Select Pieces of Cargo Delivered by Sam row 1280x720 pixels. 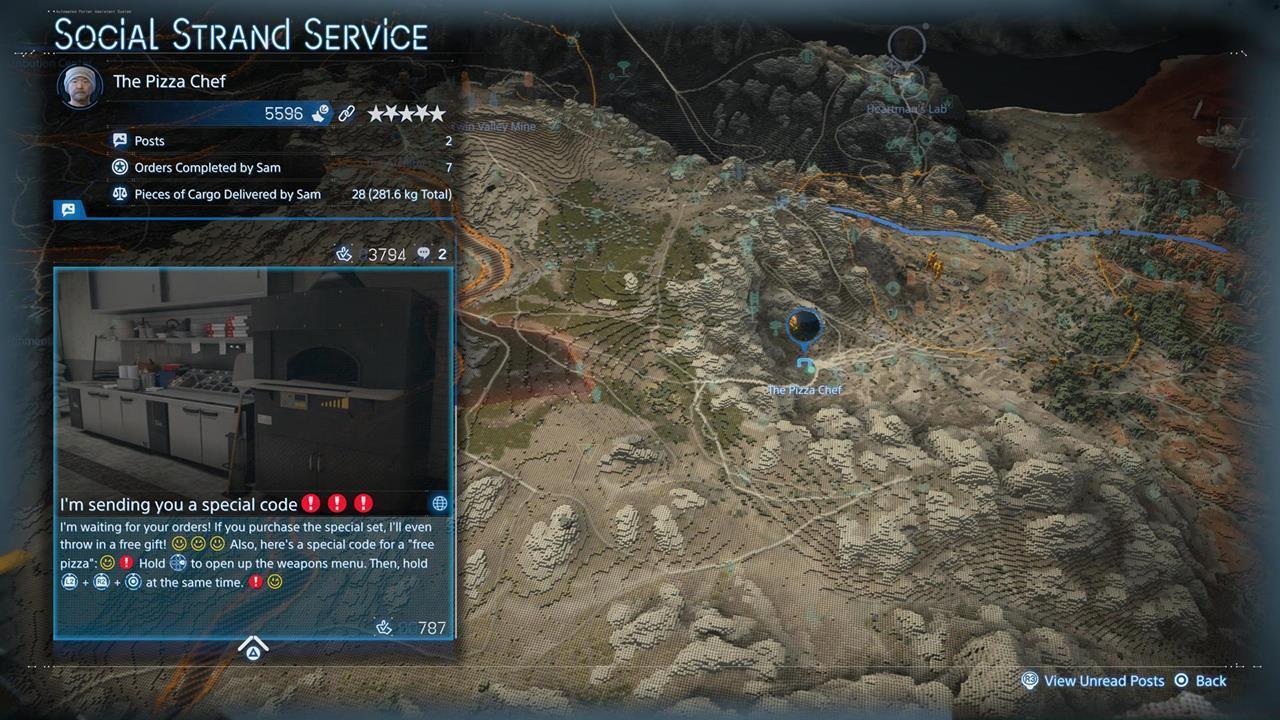282,194
